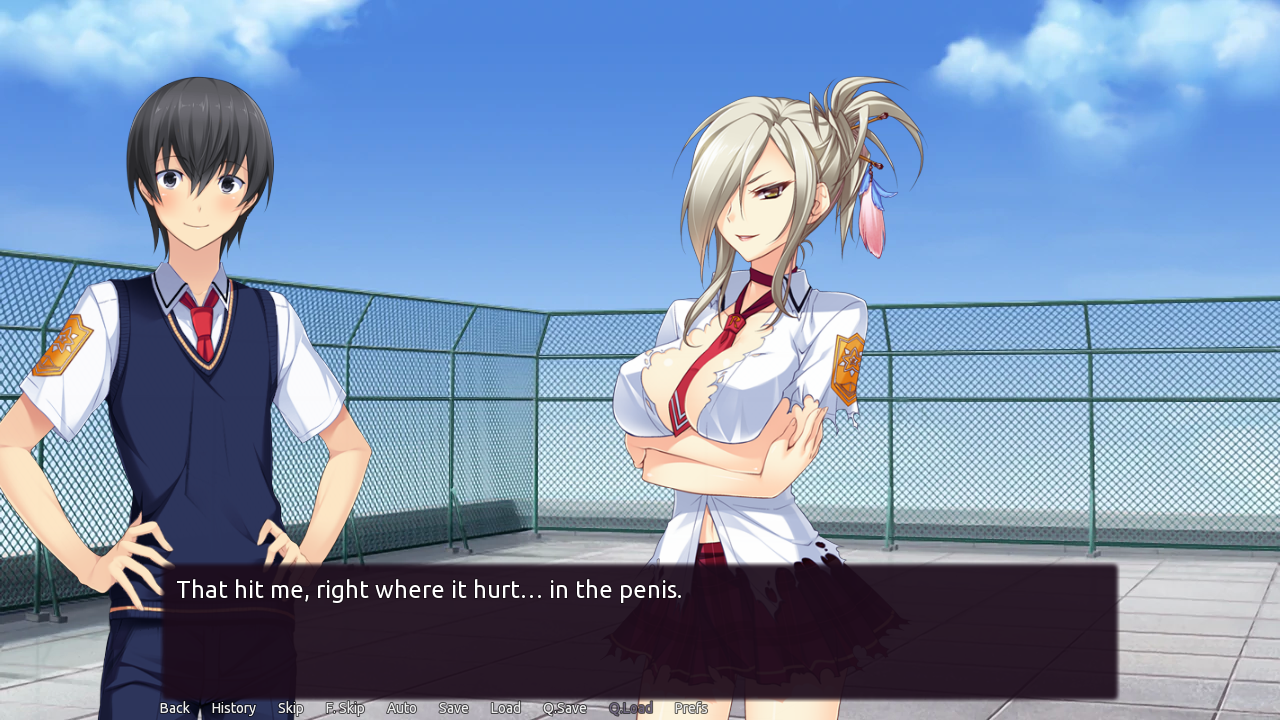Click Q.Load to load the quick save
Viewport: 1280px width, 720px height.
coord(631,707)
